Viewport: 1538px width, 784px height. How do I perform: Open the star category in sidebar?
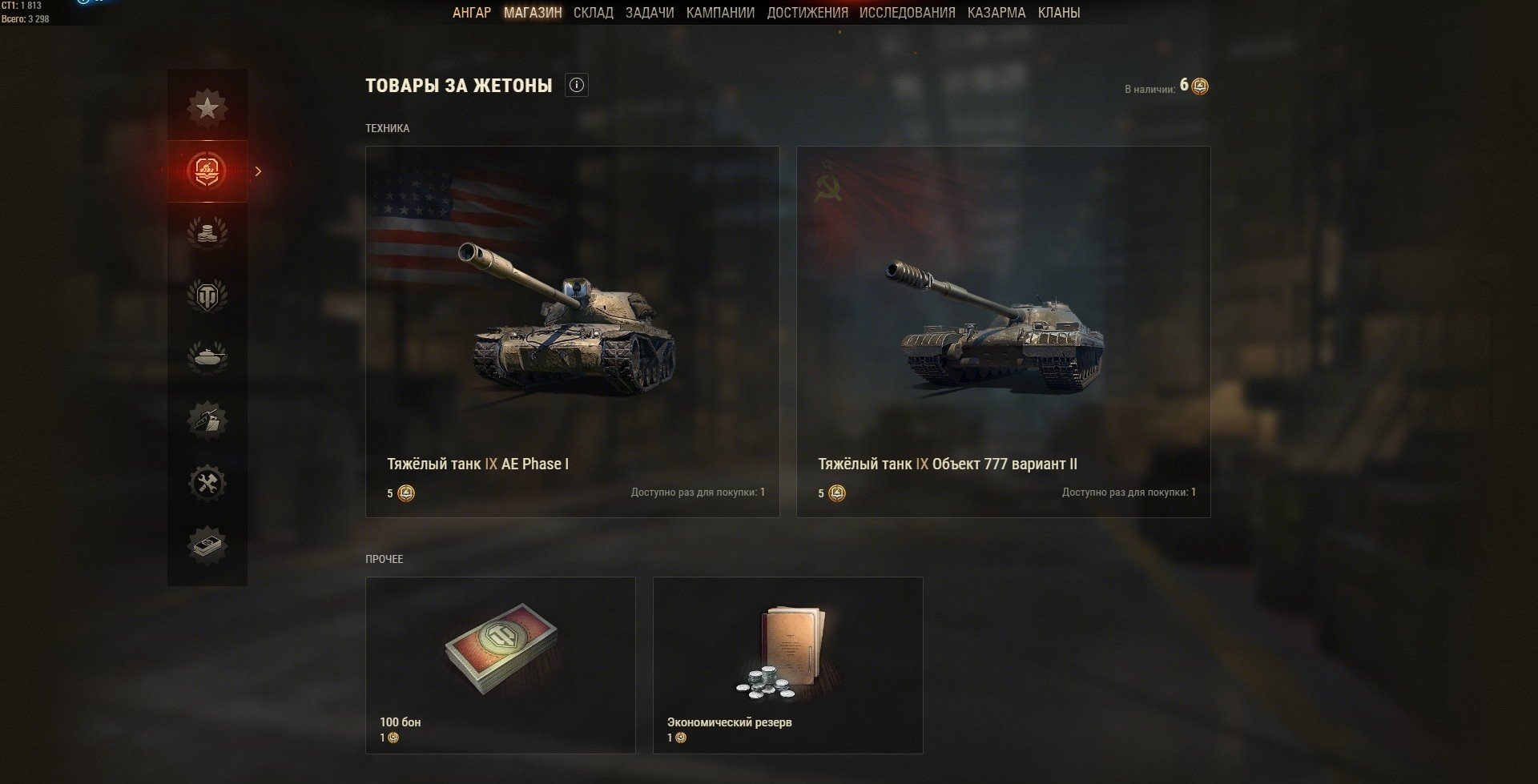click(207, 107)
